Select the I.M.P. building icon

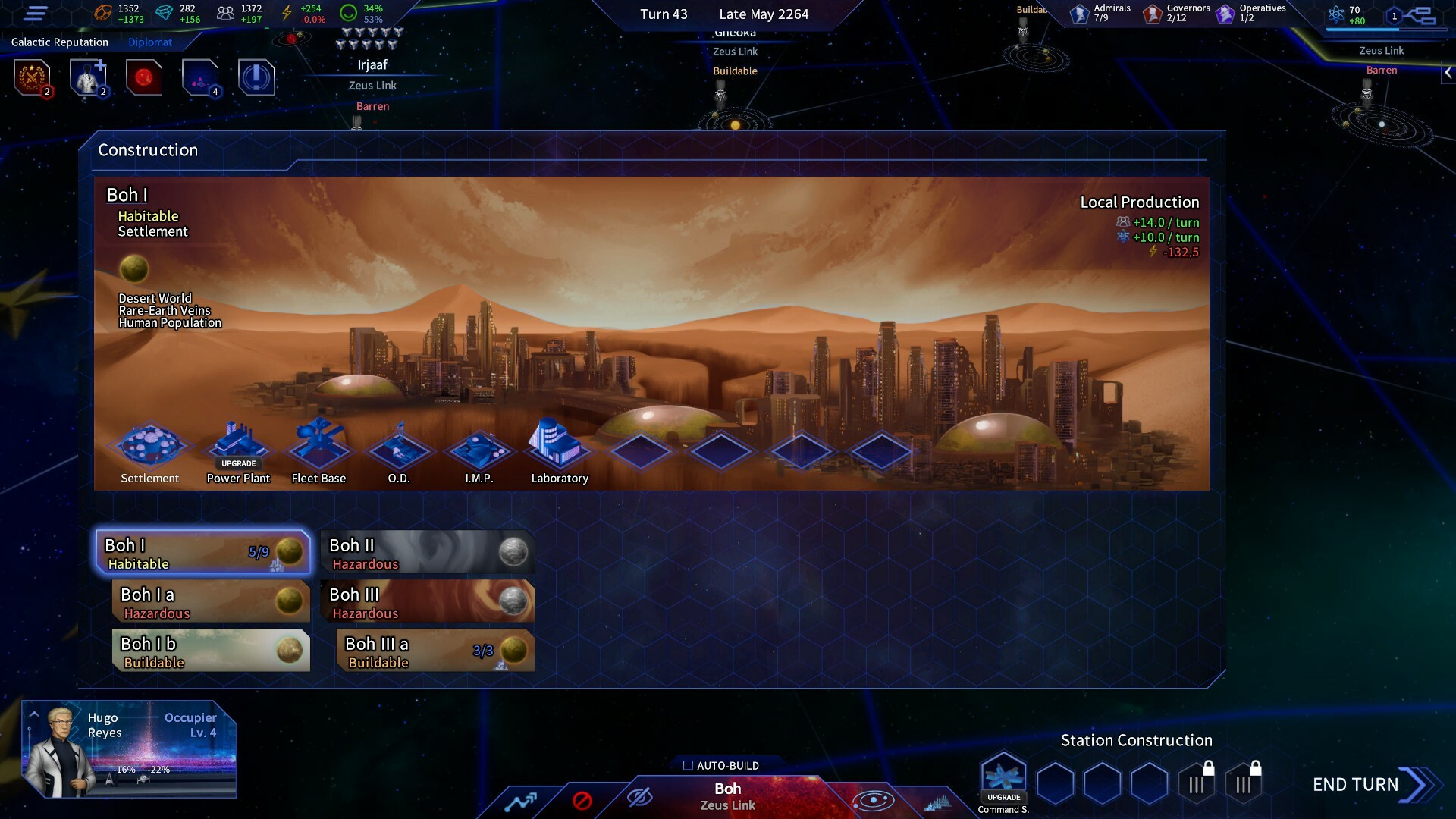[479, 447]
